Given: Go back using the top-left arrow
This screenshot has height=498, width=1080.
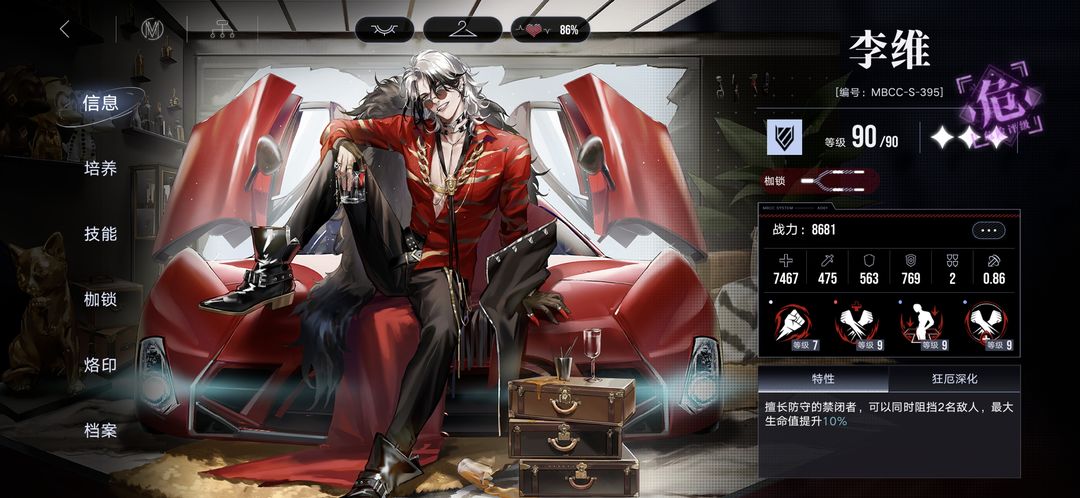Looking at the screenshot, I should point(65,29).
